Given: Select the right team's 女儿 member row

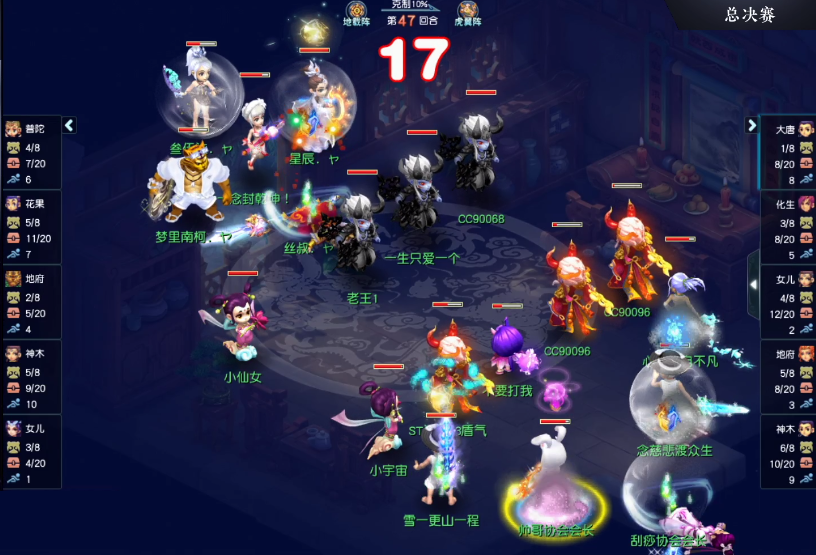Looking at the screenshot, I should click(788, 302).
